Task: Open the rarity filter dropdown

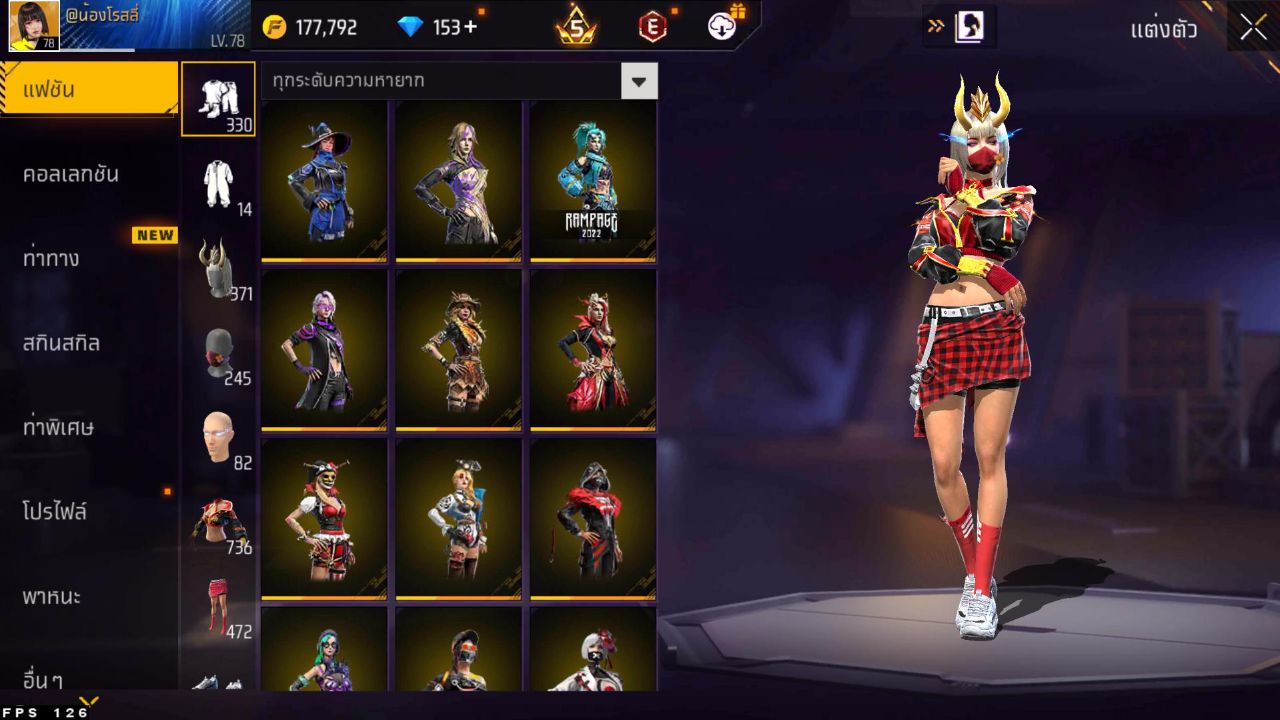Action: pyautogui.click(x=639, y=81)
